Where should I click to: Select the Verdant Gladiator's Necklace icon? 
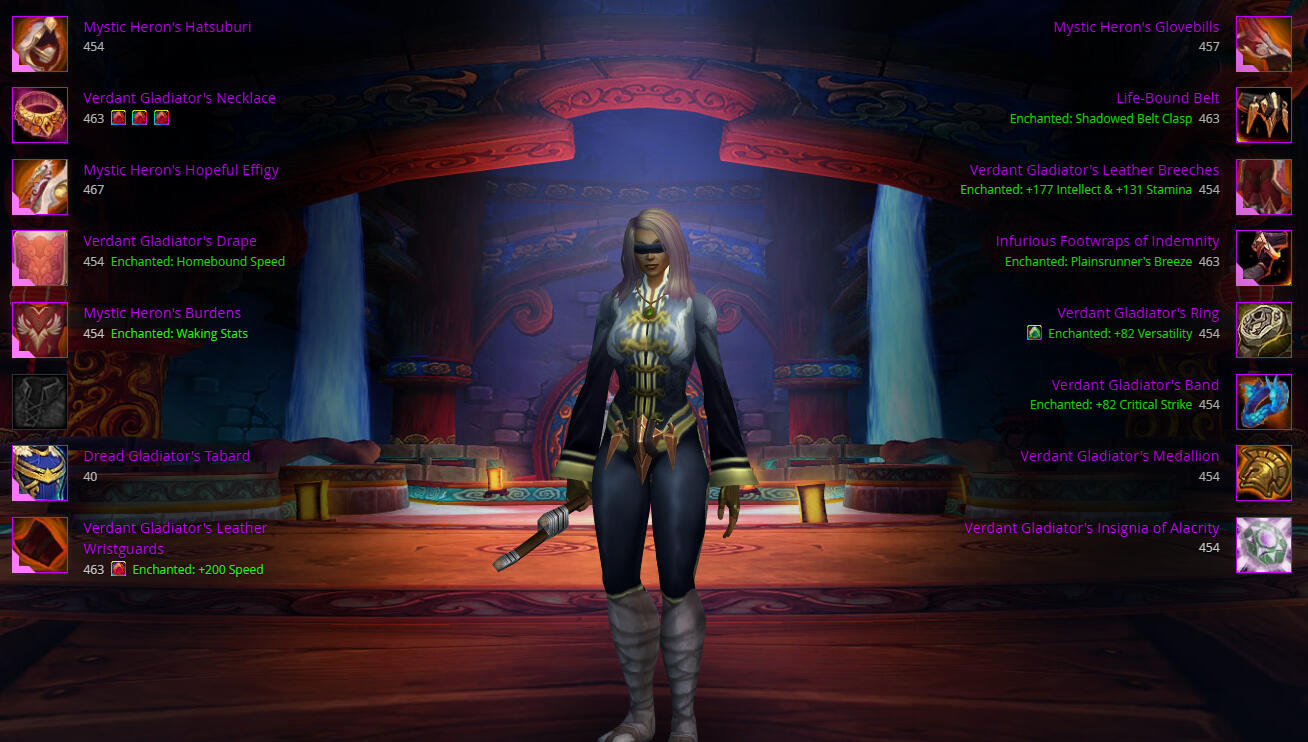[x=40, y=115]
